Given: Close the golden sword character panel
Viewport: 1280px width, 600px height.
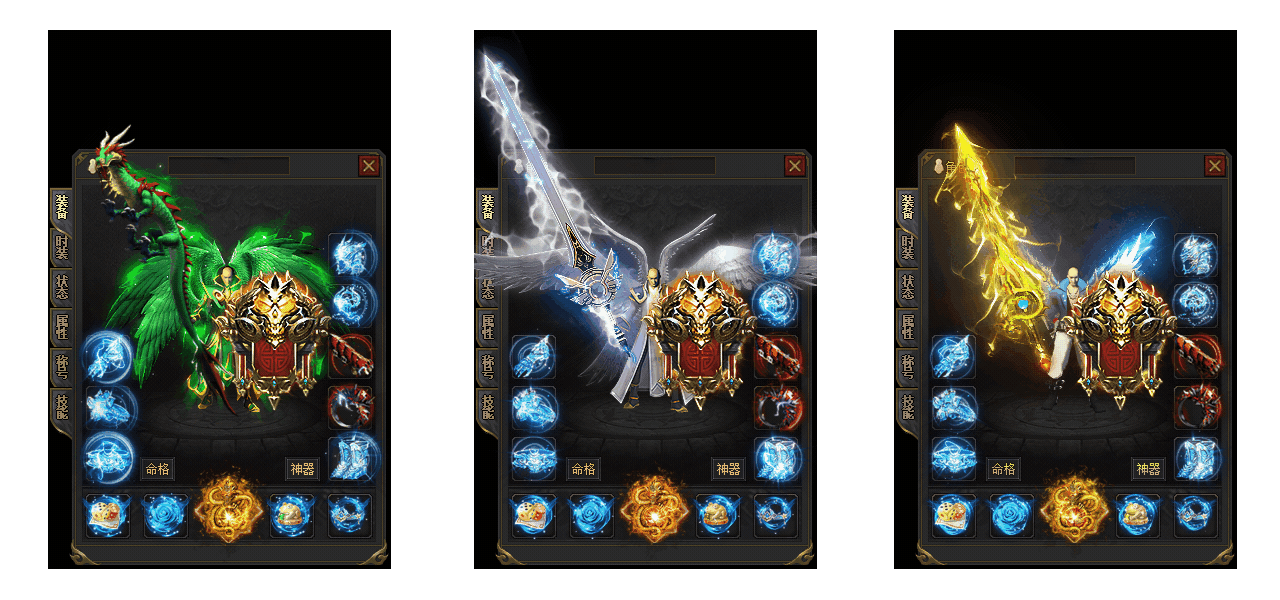Looking at the screenshot, I should [1215, 166].
